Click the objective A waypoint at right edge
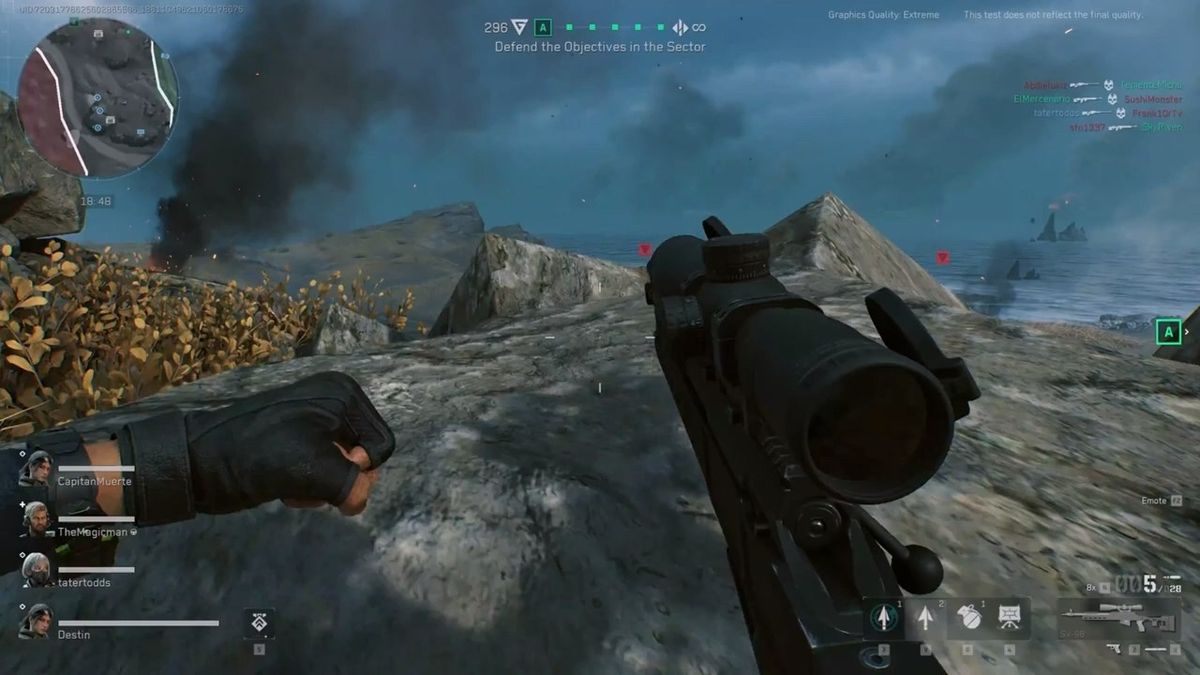The width and height of the screenshot is (1200, 675). tap(1167, 332)
